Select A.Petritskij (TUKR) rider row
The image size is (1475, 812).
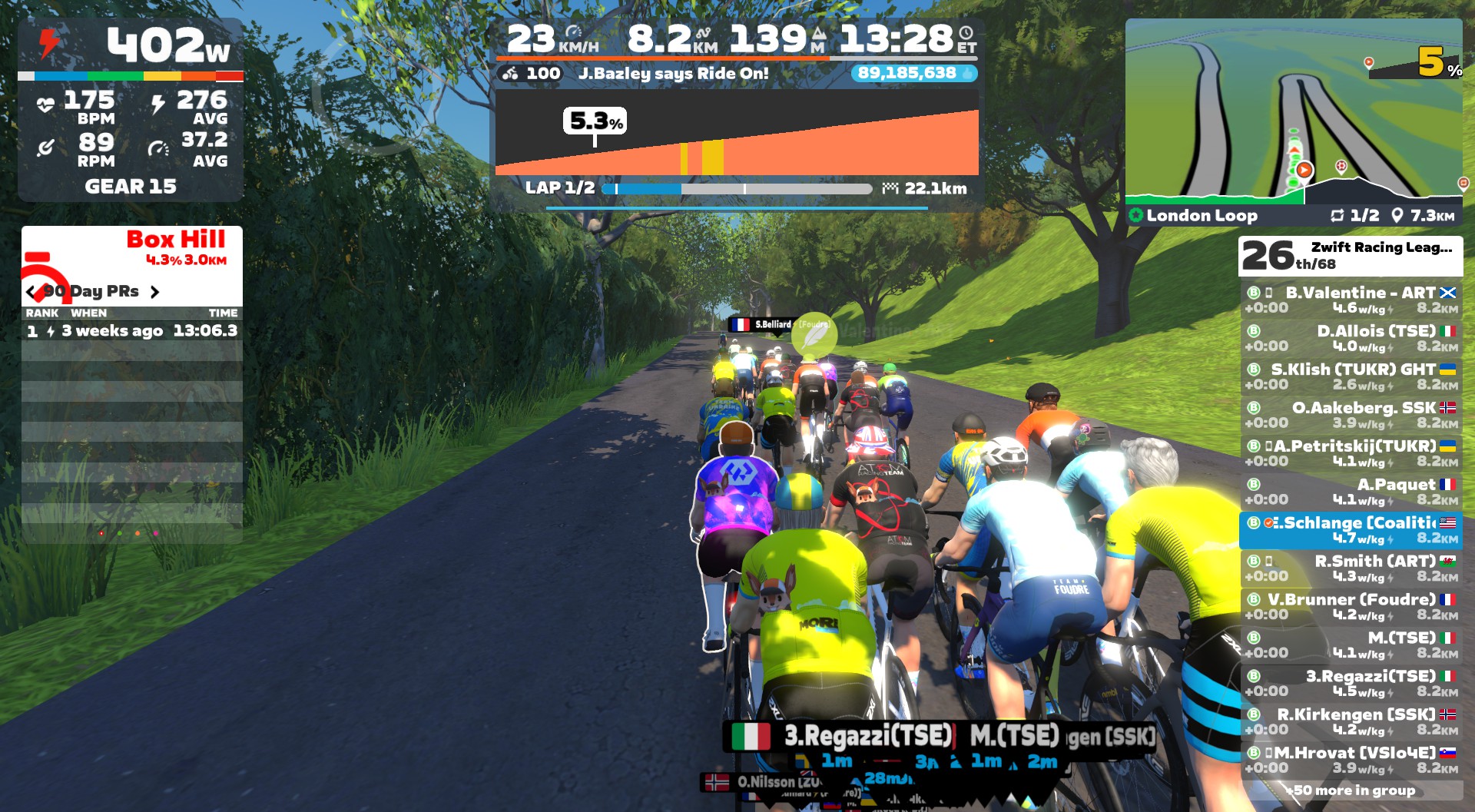point(1351,453)
